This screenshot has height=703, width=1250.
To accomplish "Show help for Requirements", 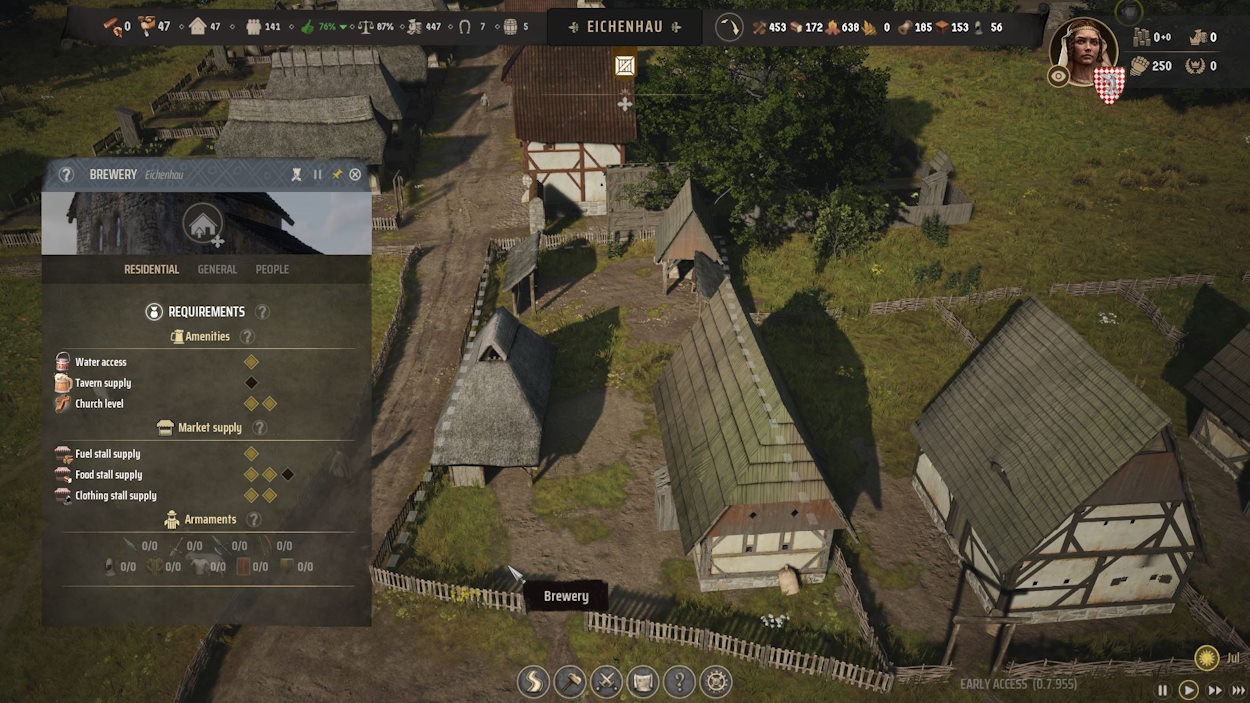I will pos(262,312).
